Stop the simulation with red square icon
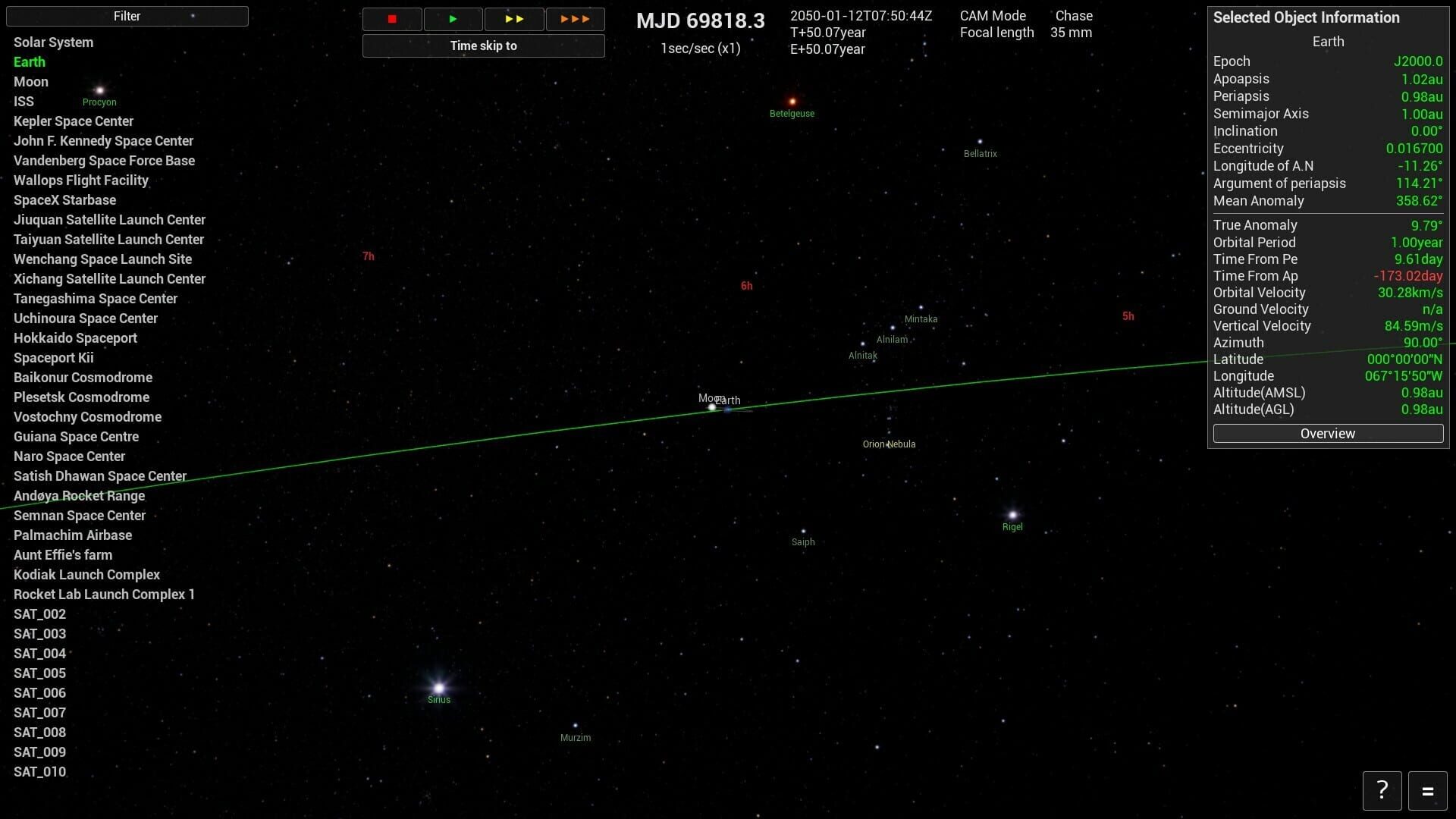 [392, 19]
